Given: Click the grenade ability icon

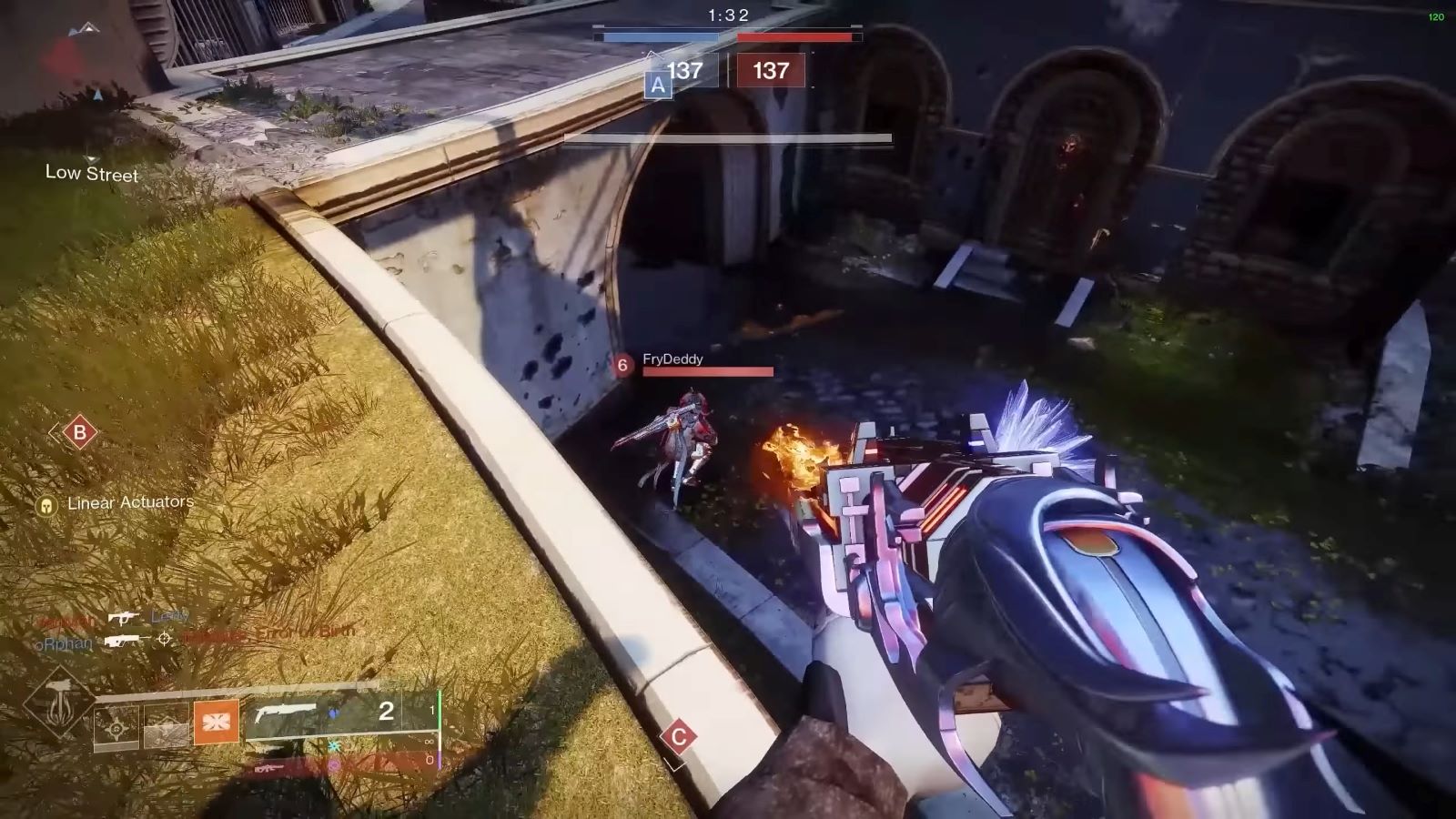Looking at the screenshot, I should tap(116, 728).
